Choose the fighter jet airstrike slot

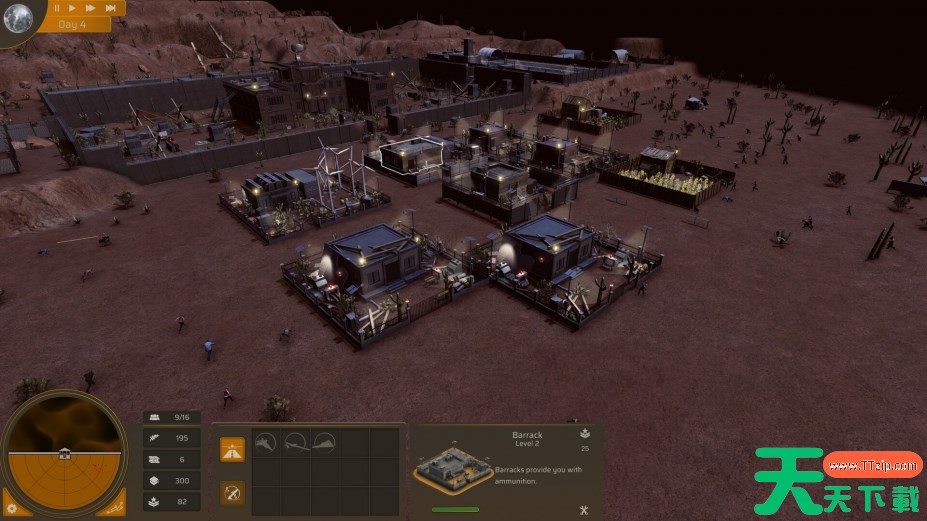[265, 443]
